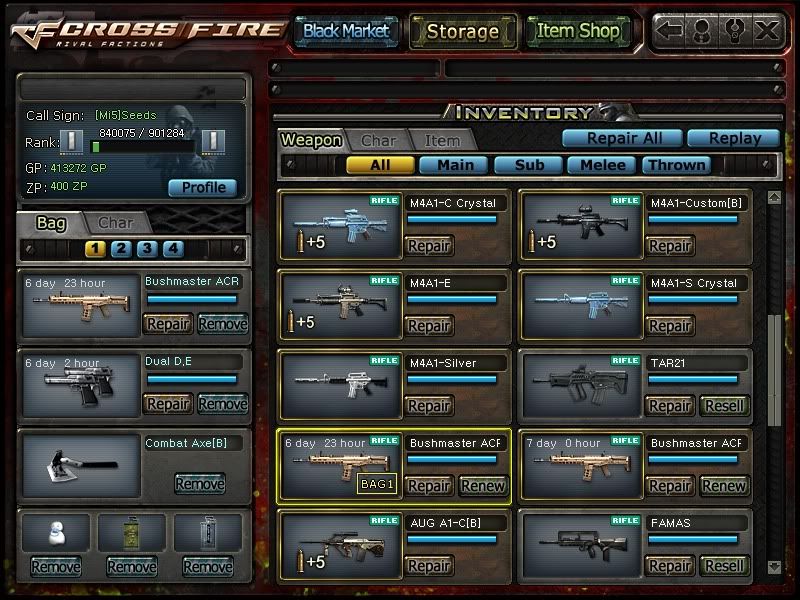This screenshot has height=600, width=800.
Task: Select bag number 4
Action: (x=173, y=249)
